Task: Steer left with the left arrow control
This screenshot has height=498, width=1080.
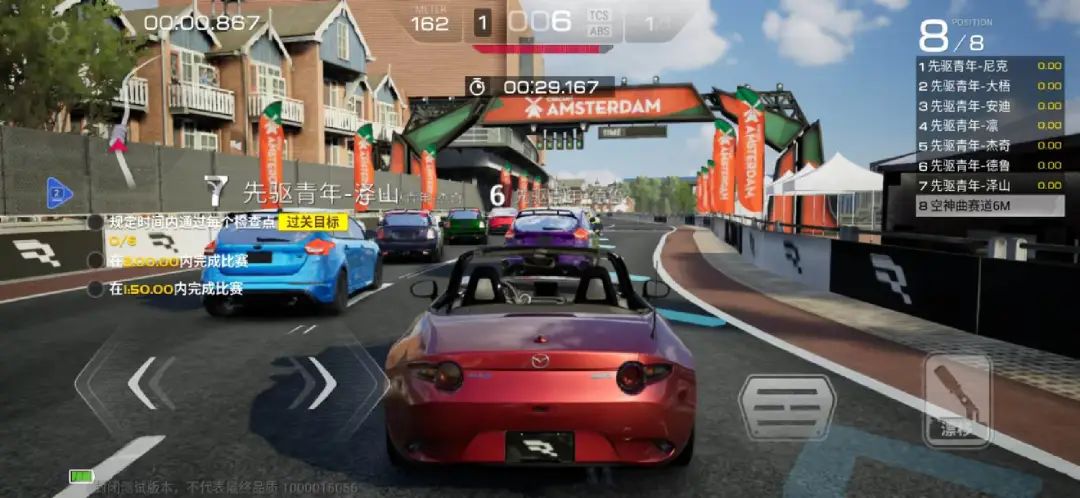Action: pos(143,383)
